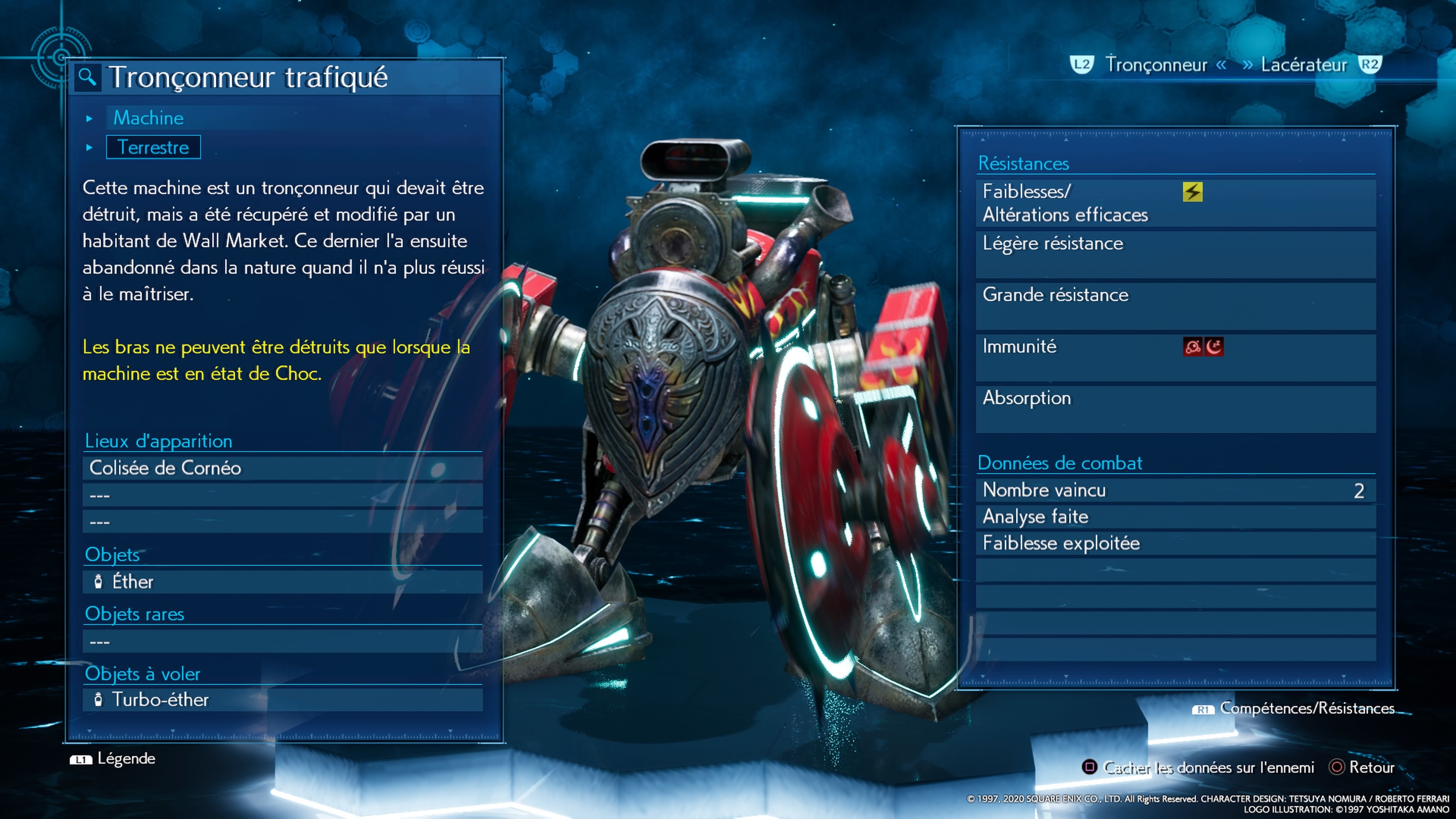Select the Terrestre category tag
The width and height of the screenshot is (1456, 819).
pyautogui.click(x=153, y=147)
